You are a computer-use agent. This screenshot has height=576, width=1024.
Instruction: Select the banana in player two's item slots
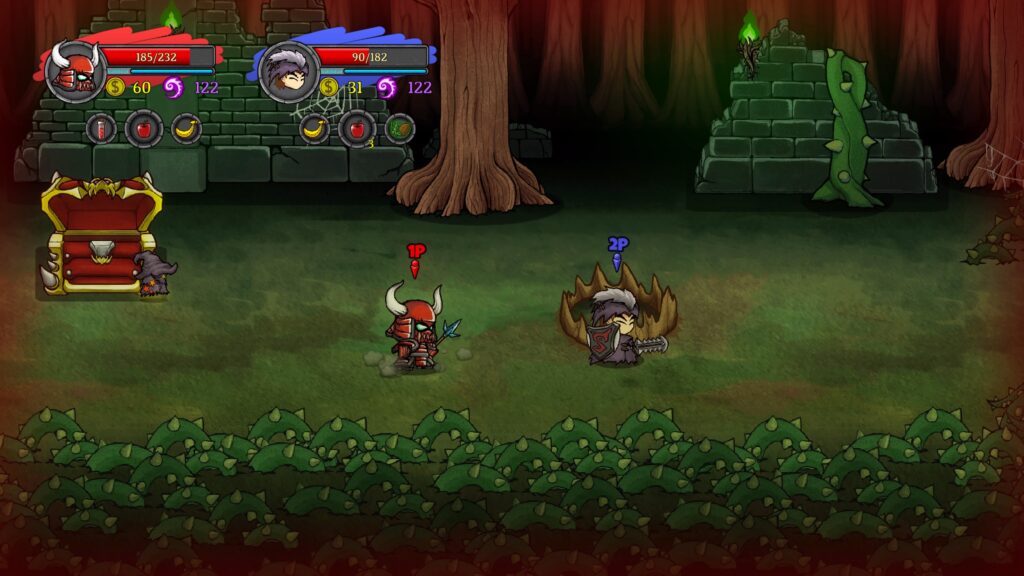point(315,128)
